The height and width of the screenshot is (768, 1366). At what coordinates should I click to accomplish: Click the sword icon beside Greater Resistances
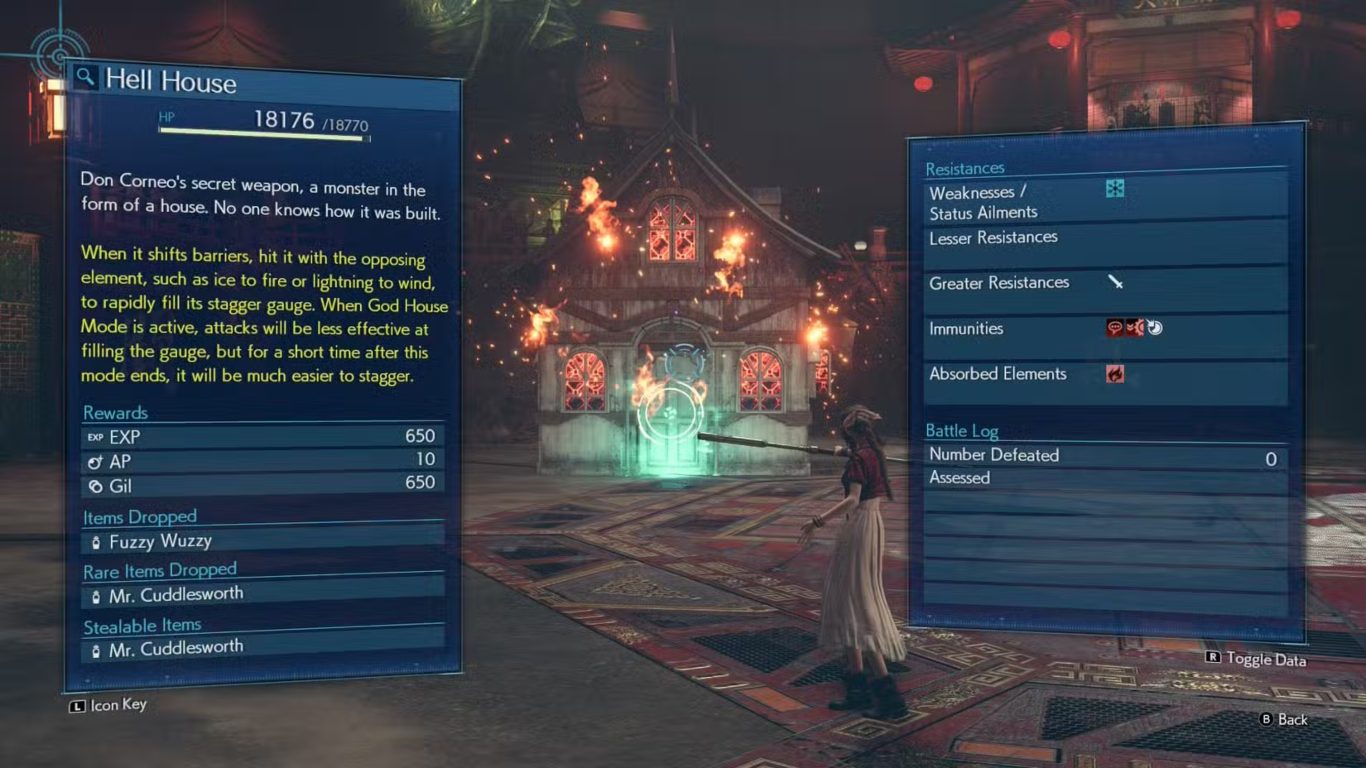click(x=1115, y=282)
